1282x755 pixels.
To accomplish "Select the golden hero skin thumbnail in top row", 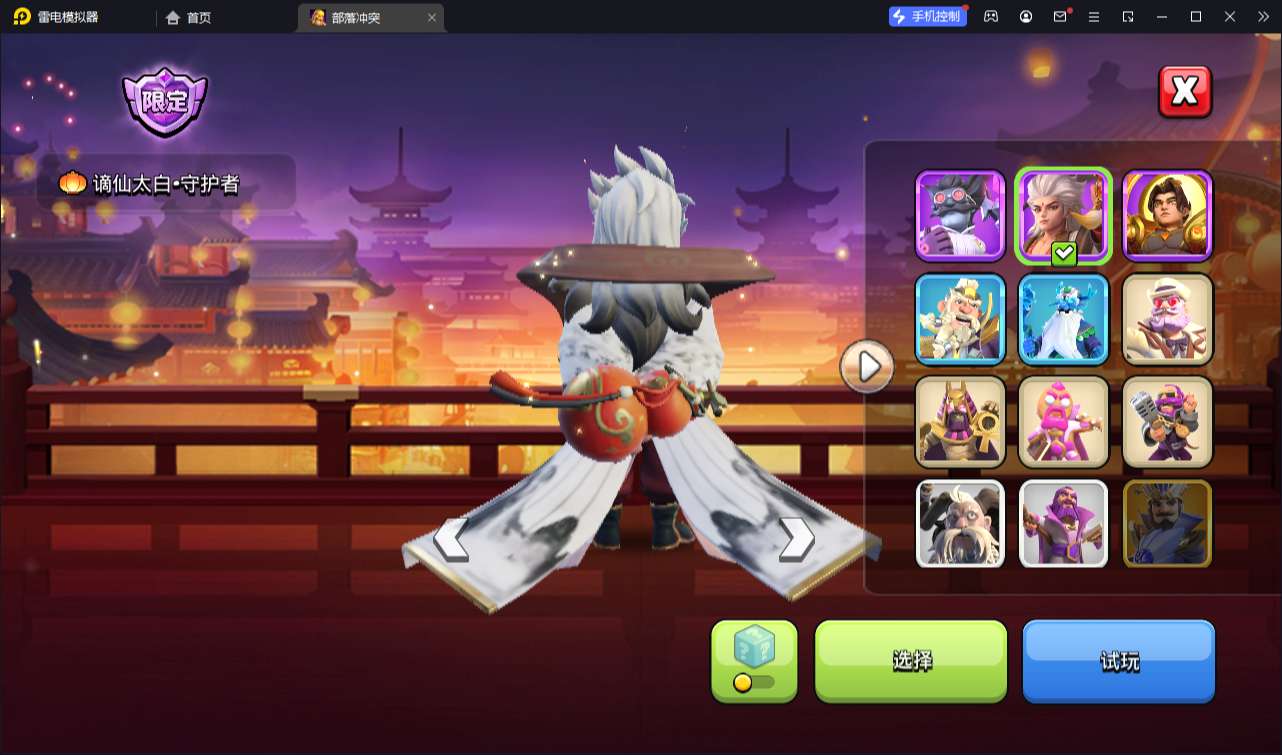I will click(x=1166, y=214).
